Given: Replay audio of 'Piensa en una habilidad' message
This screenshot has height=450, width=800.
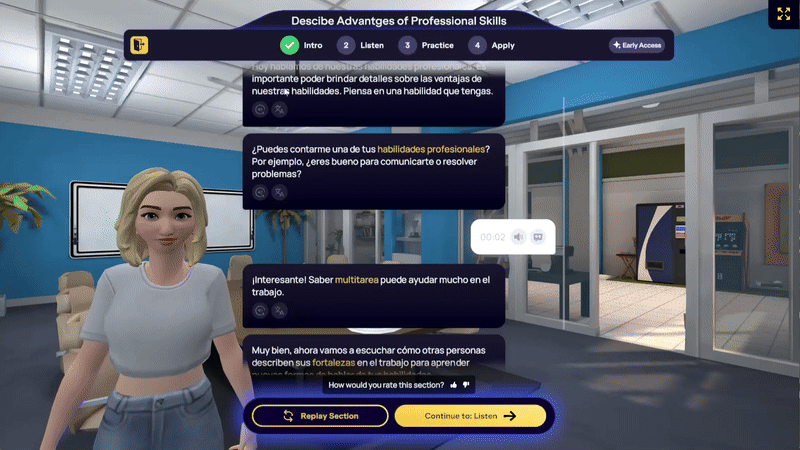Looking at the screenshot, I should point(260,109).
